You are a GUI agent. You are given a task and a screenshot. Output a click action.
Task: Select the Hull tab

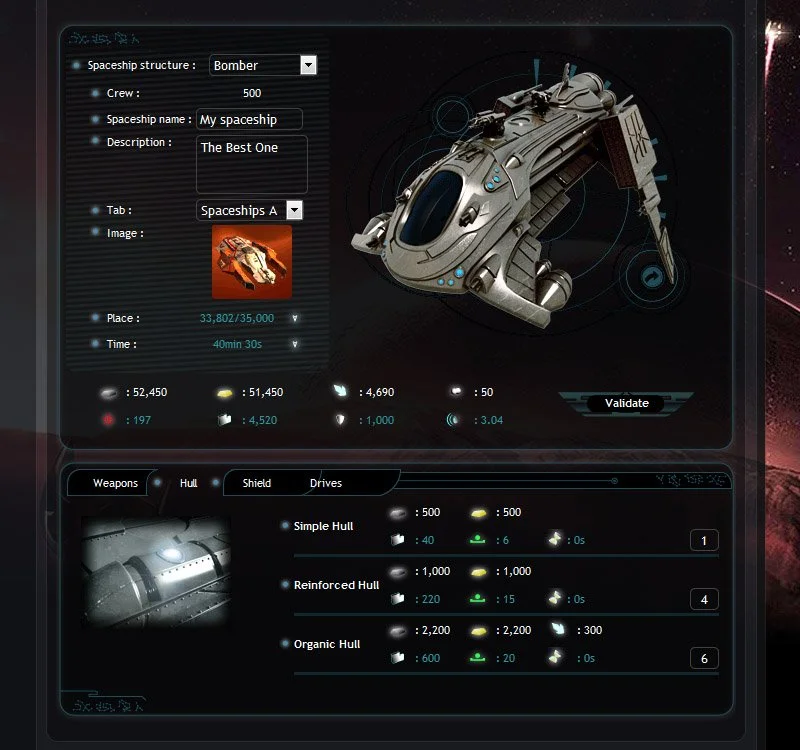[x=188, y=483]
